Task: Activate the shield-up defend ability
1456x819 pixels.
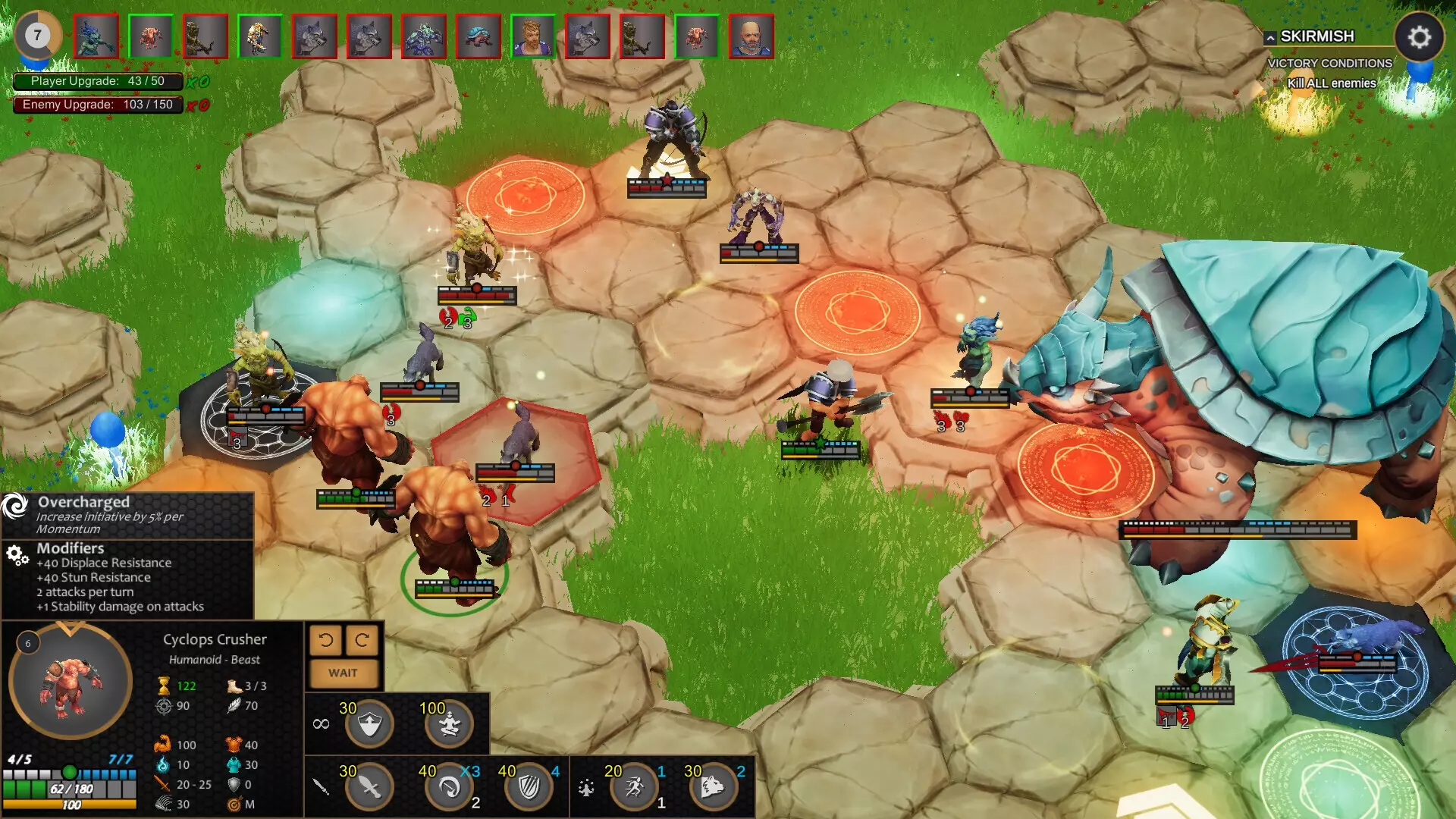Action: pyautogui.click(x=369, y=724)
